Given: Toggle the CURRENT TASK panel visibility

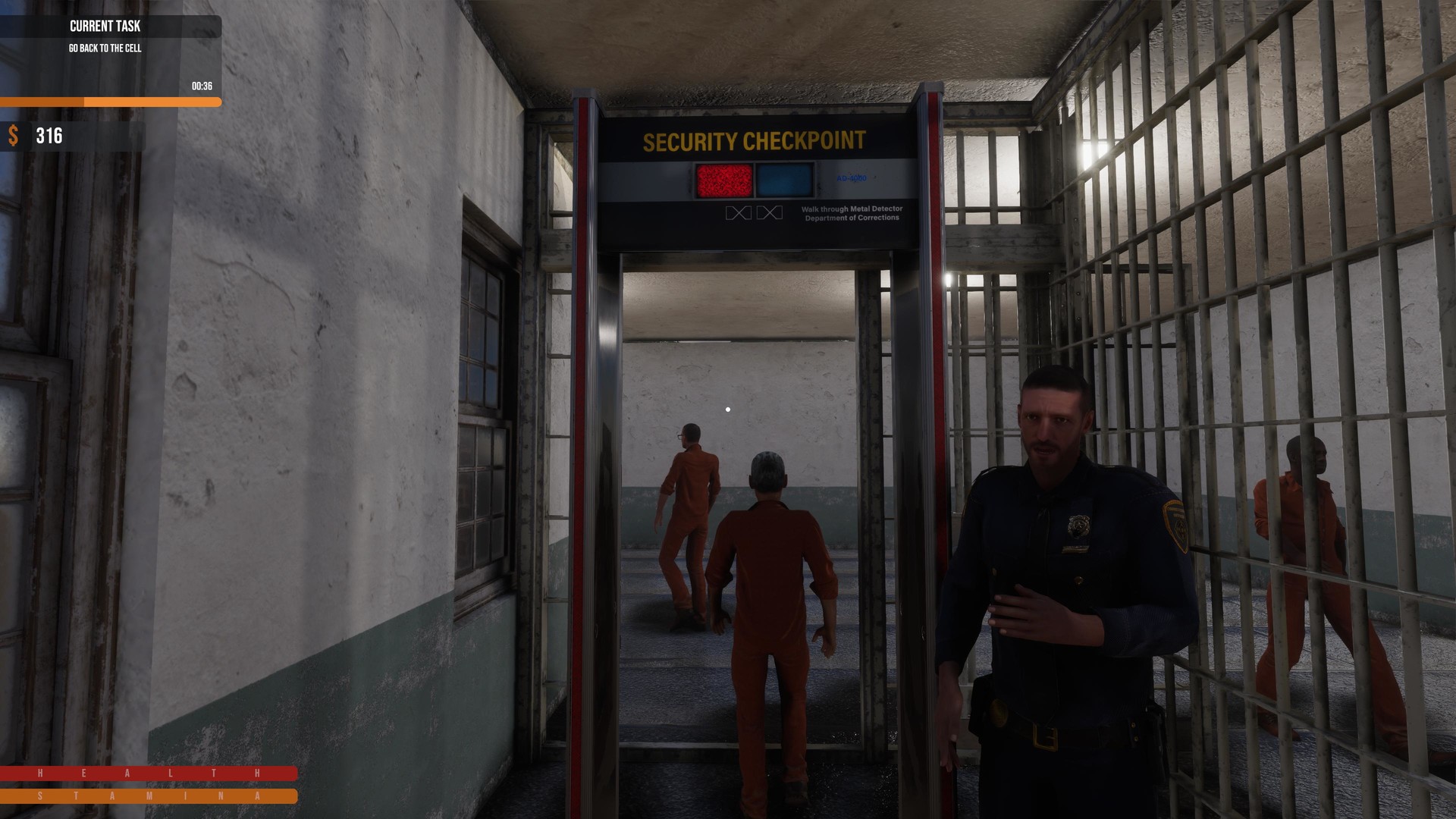Looking at the screenshot, I should pos(104,27).
